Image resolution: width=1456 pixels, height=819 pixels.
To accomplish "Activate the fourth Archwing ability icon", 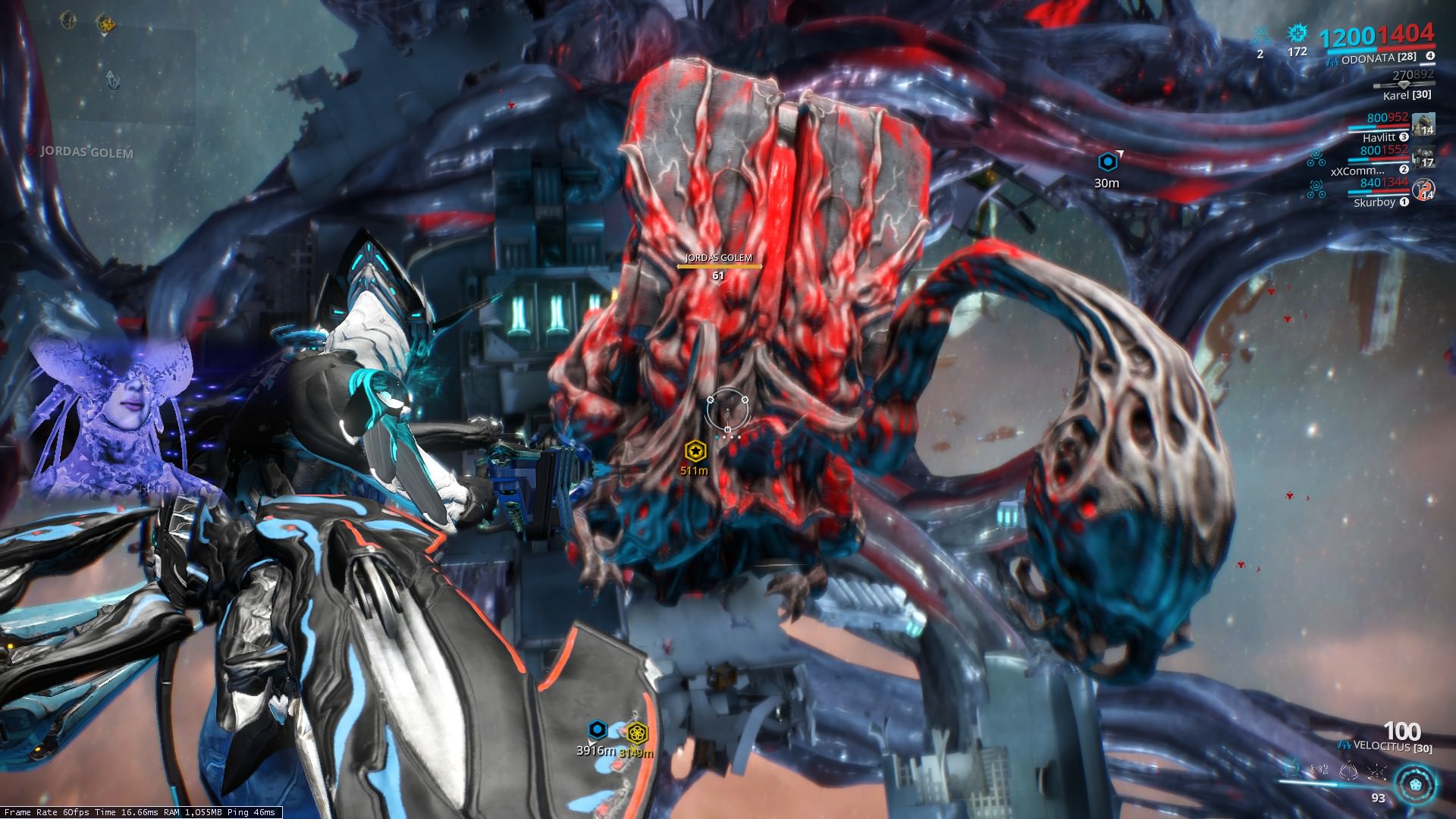I will (x=1376, y=770).
